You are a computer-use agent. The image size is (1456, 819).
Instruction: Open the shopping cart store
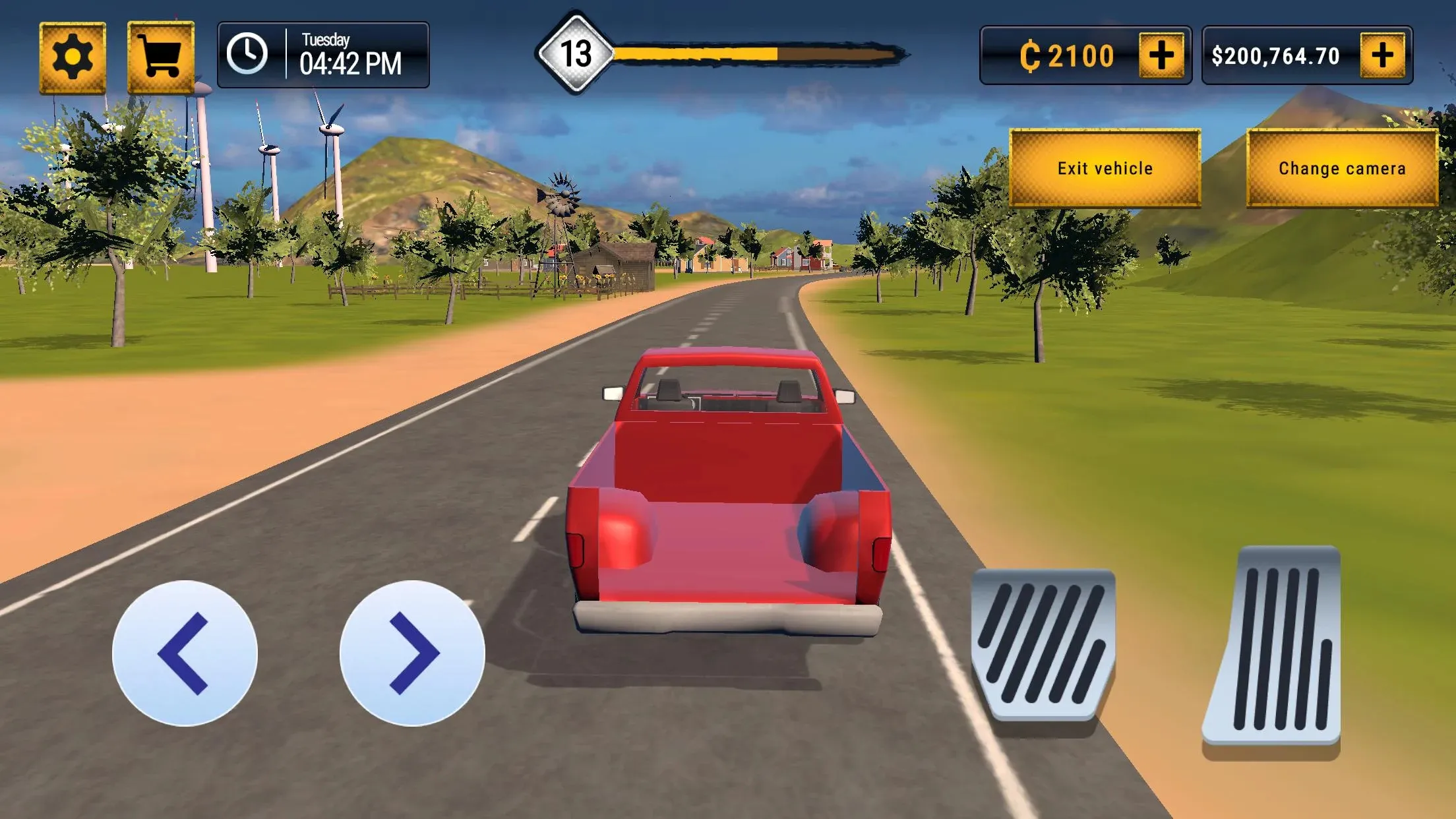pos(161,57)
